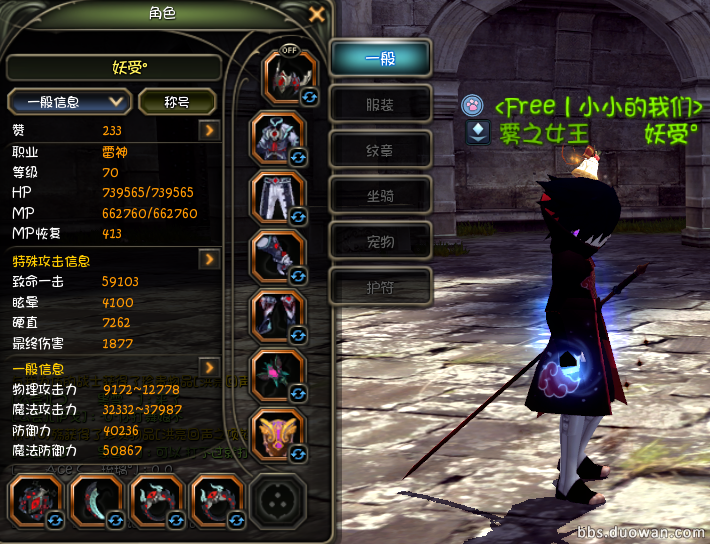Show the 宠物 pet tab

(x=381, y=241)
